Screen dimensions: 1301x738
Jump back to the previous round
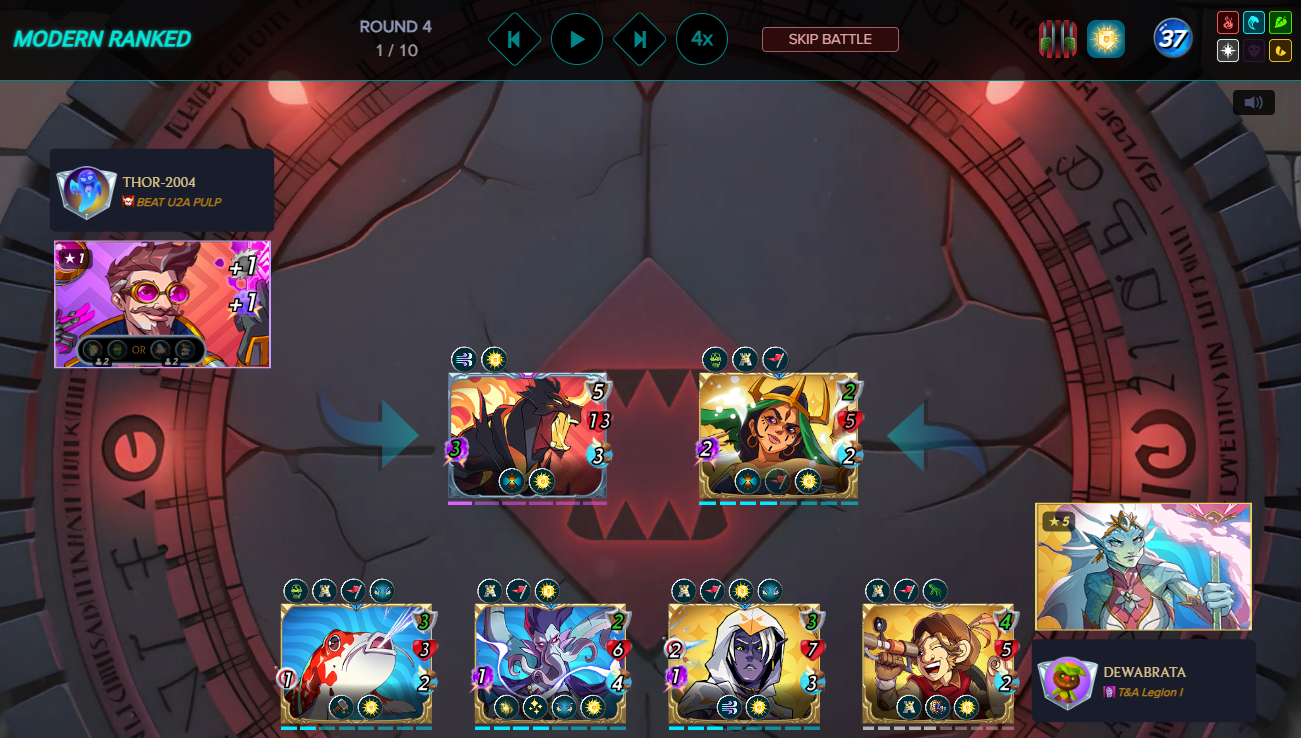(x=514, y=39)
